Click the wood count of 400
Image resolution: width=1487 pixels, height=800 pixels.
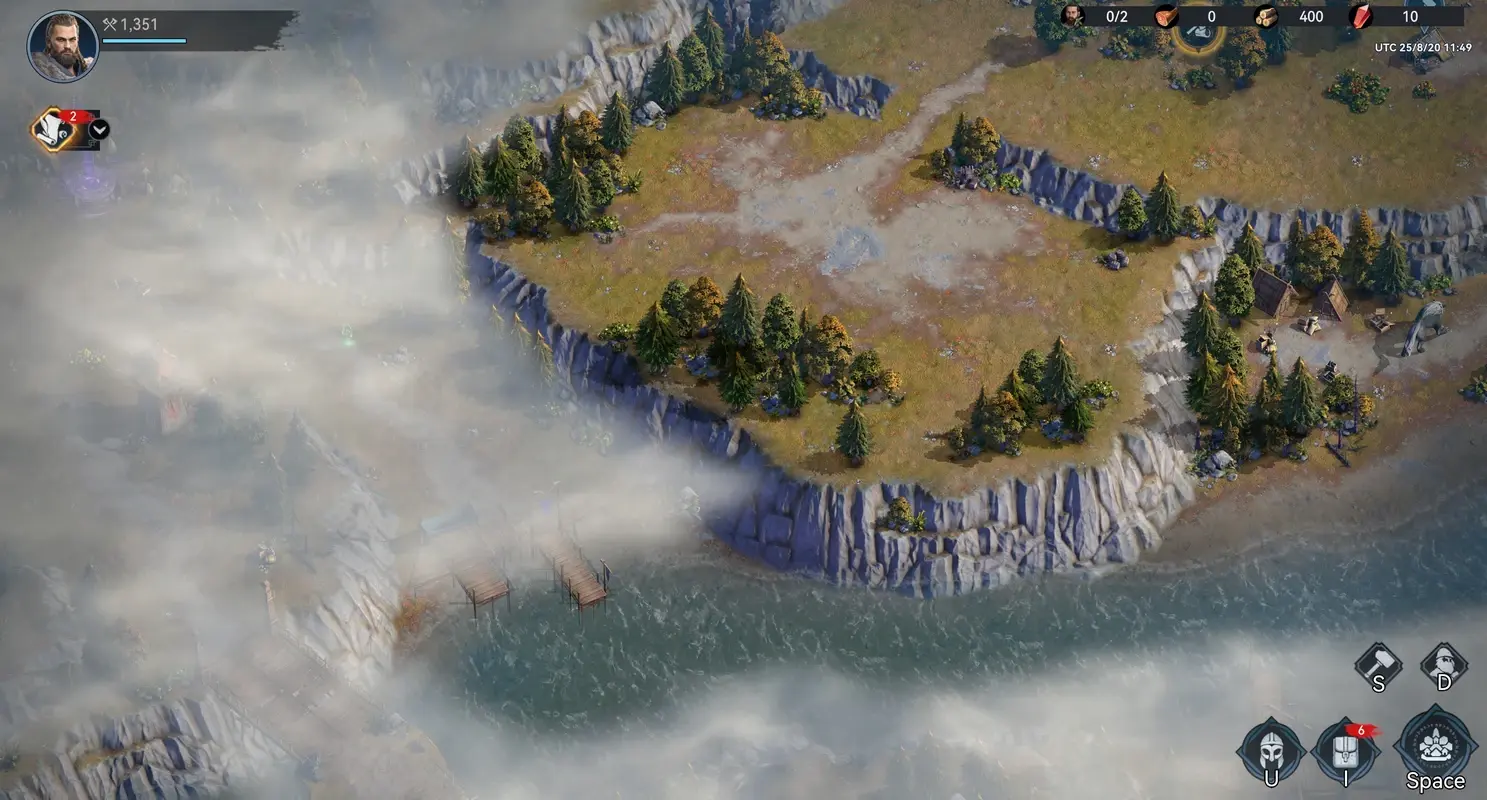(x=1310, y=16)
